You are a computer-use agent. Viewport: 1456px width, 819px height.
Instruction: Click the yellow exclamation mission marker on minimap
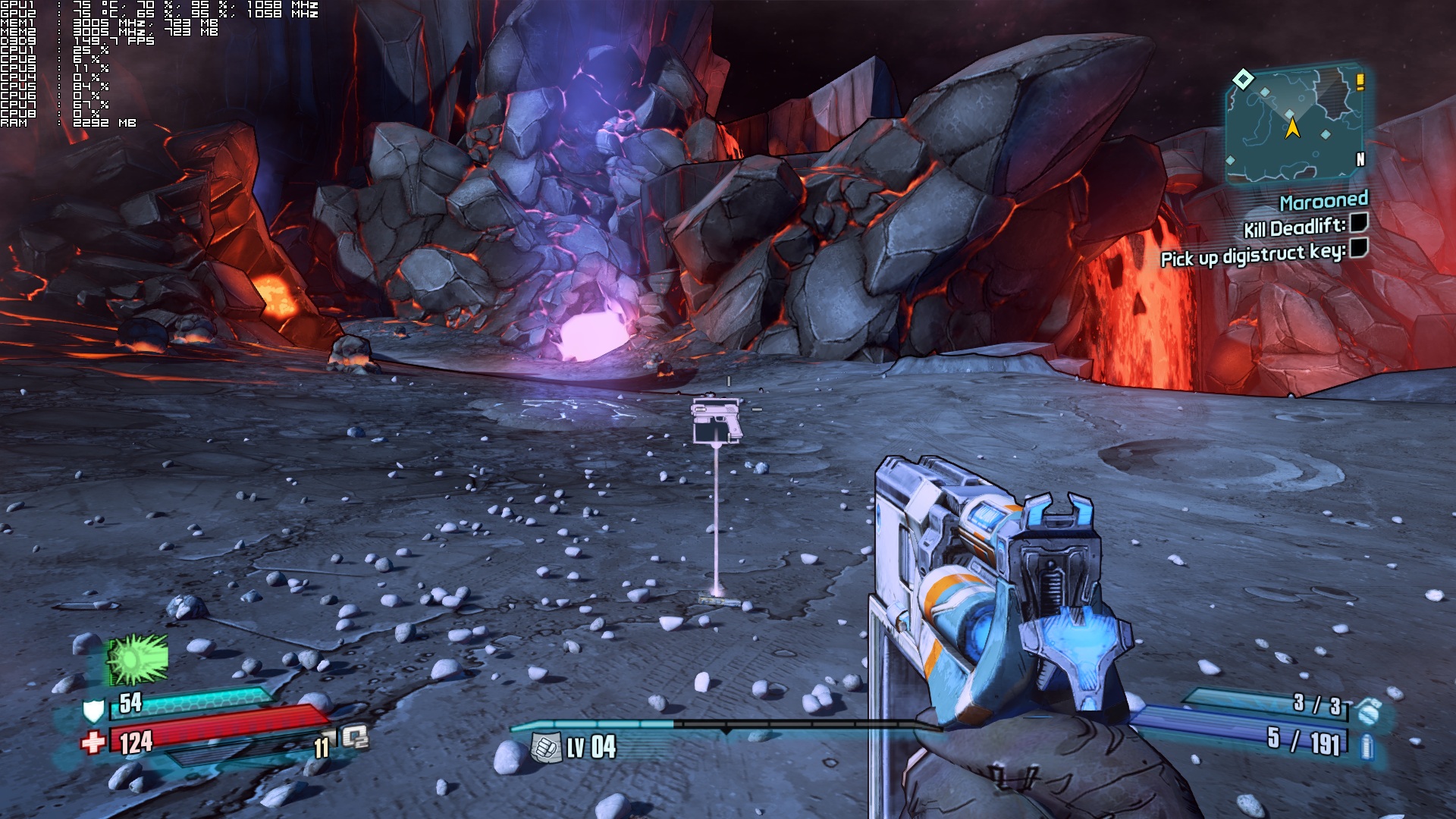point(1360,81)
